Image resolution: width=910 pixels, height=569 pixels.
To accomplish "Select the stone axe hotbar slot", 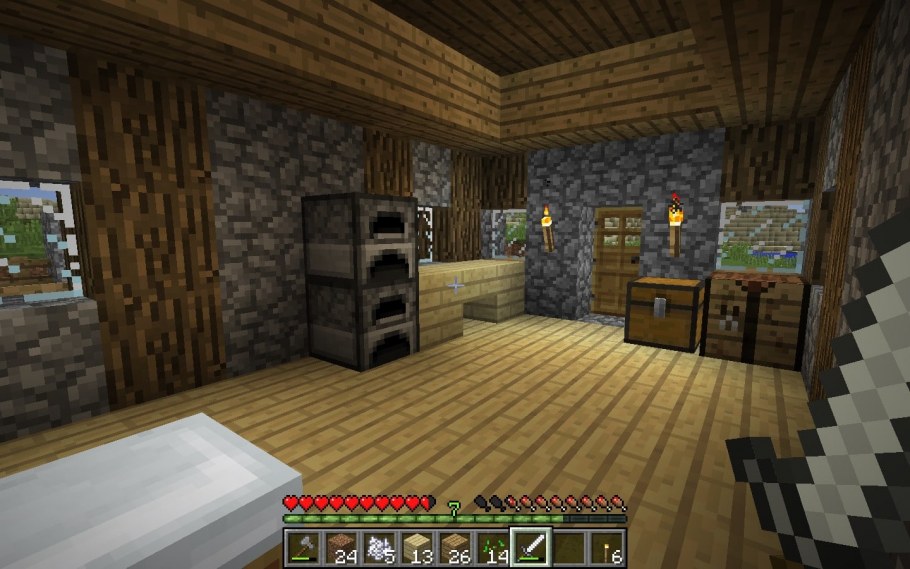I will tap(304, 547).
